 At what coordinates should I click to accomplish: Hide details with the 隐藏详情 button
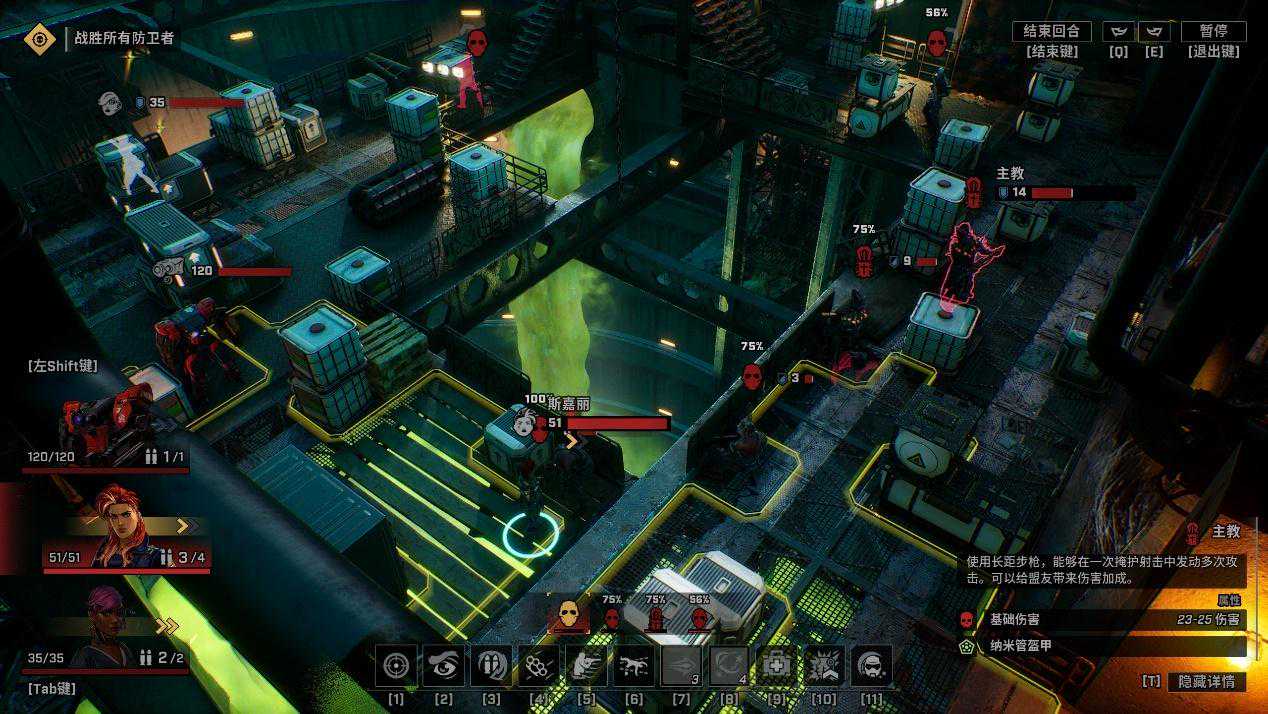click(x=1207, y=682)
